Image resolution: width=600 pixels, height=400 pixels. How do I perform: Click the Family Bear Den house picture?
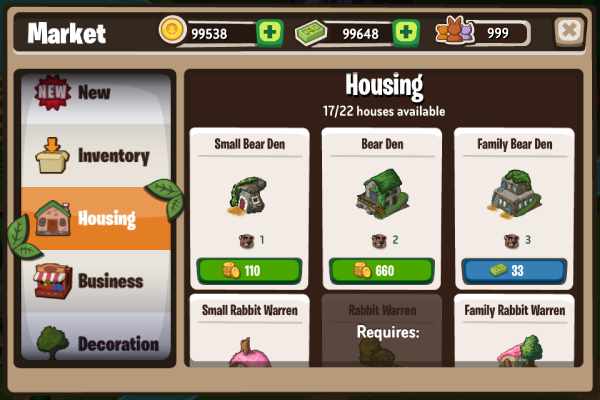pyautogui.click(x=513, y=195)
